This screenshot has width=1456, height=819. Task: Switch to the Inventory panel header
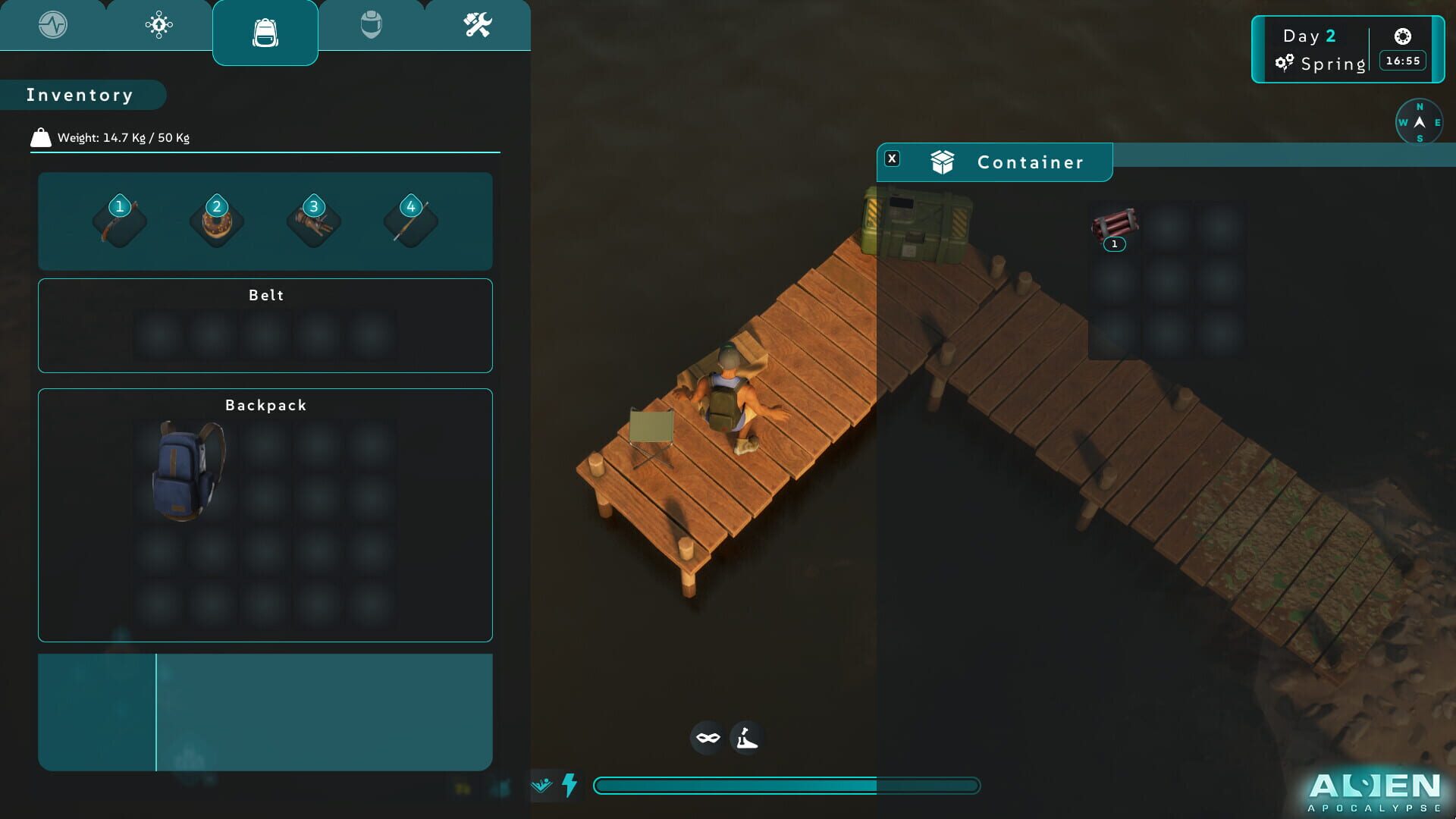pyautogui.click(x=79, y=94)
